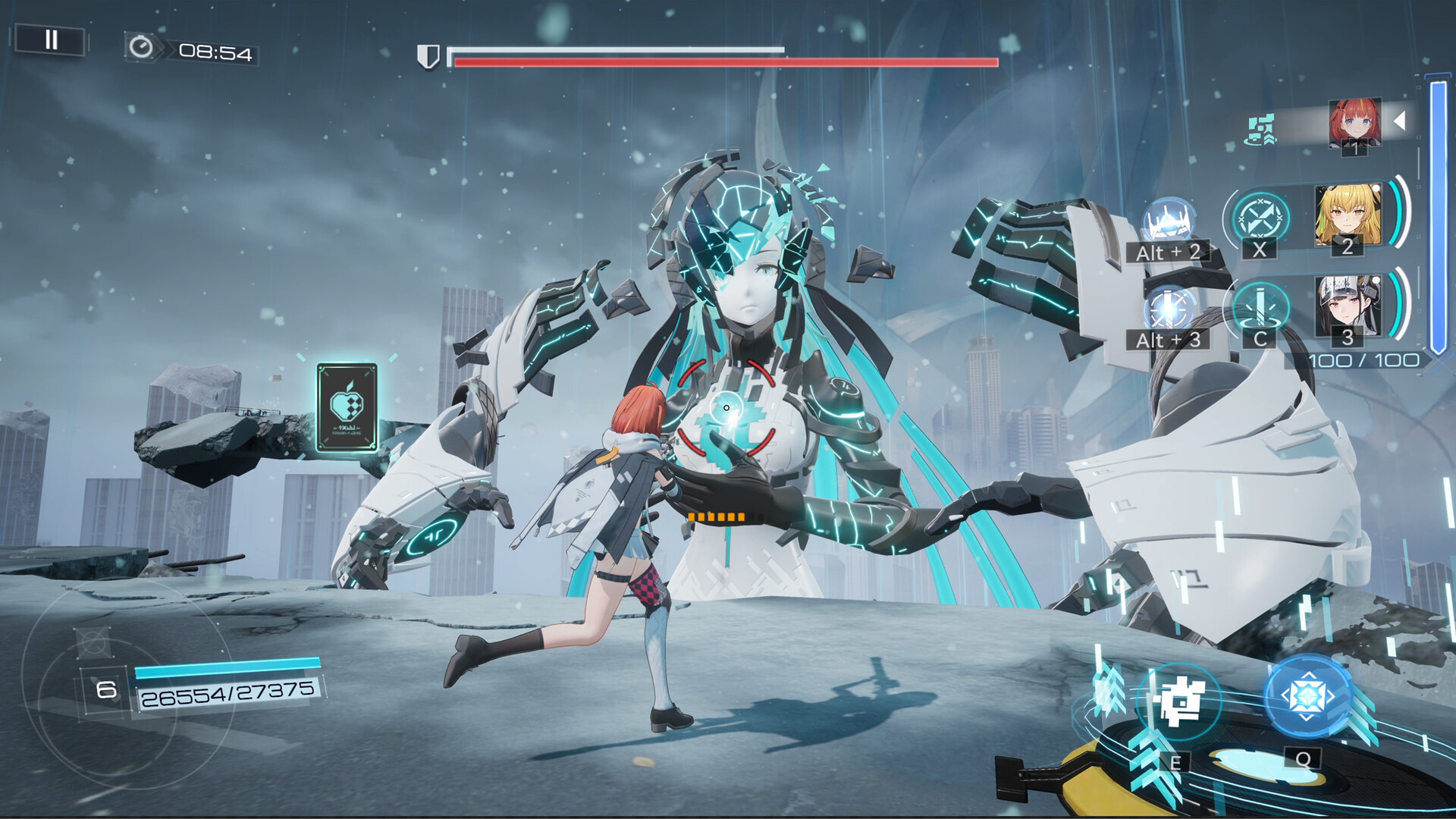Open the pause menu
This screenshot has width=1456, height=819.
pos(52,40)
